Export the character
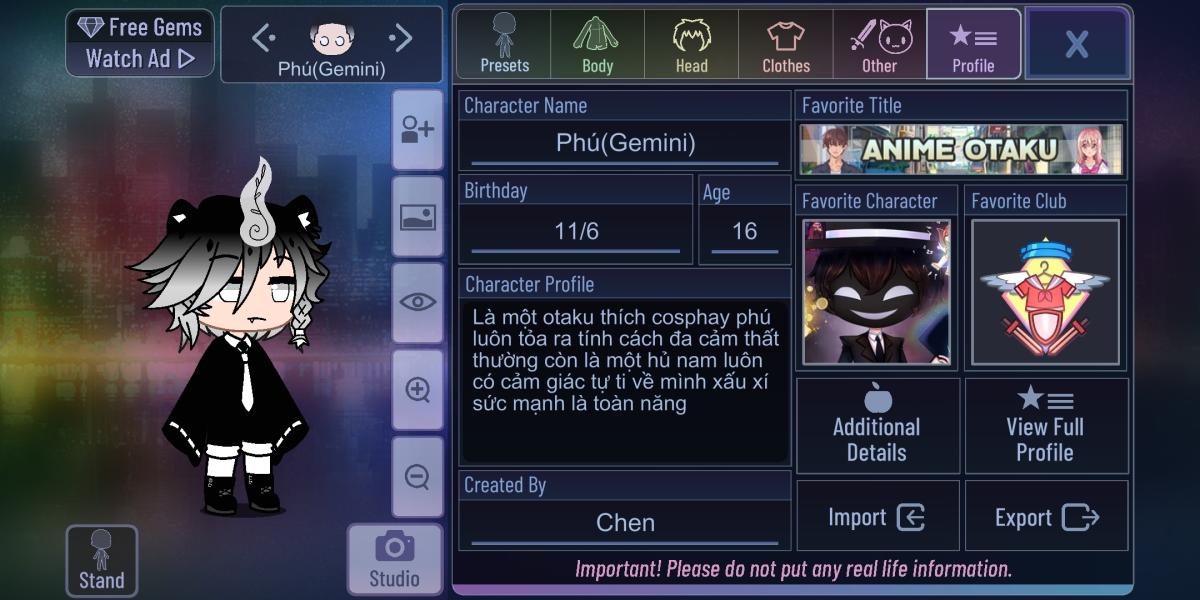This screenshot has height=600, width=1200. [x=1046, y=517]
